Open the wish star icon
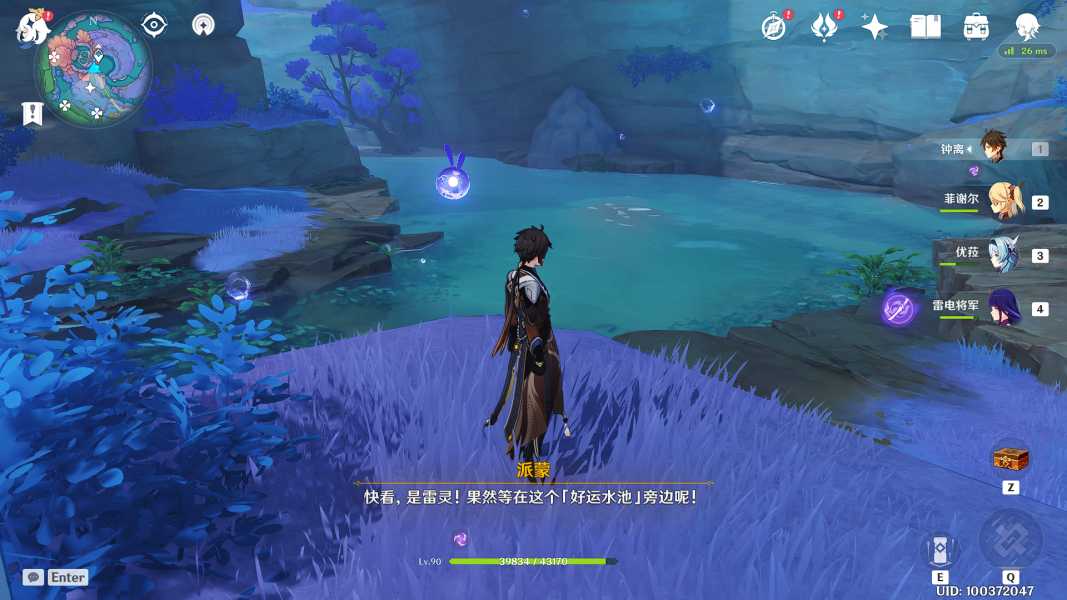1067x600 pixels. pos(875,27)
